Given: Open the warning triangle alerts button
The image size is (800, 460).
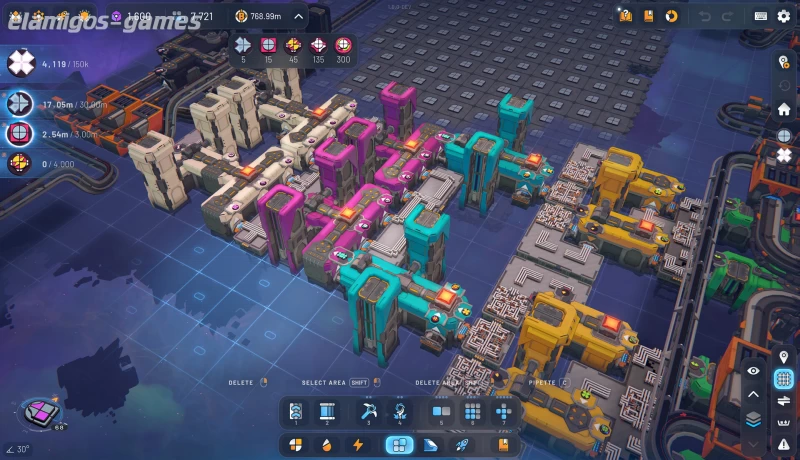Looking at the screenshot, I should click(x=784, y=445).
